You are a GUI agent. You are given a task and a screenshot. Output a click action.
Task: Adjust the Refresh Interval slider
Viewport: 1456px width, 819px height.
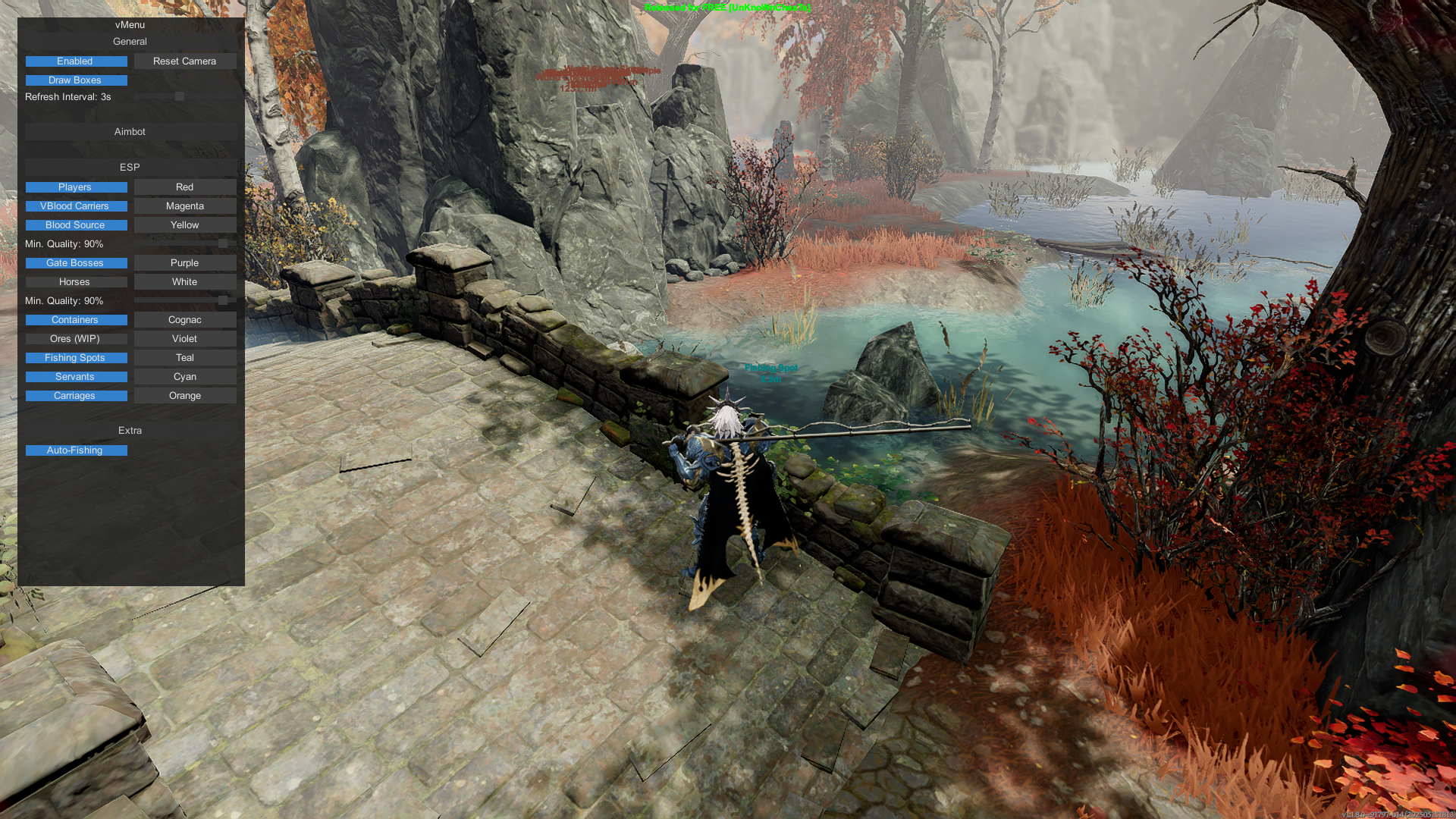click(180, 97)
